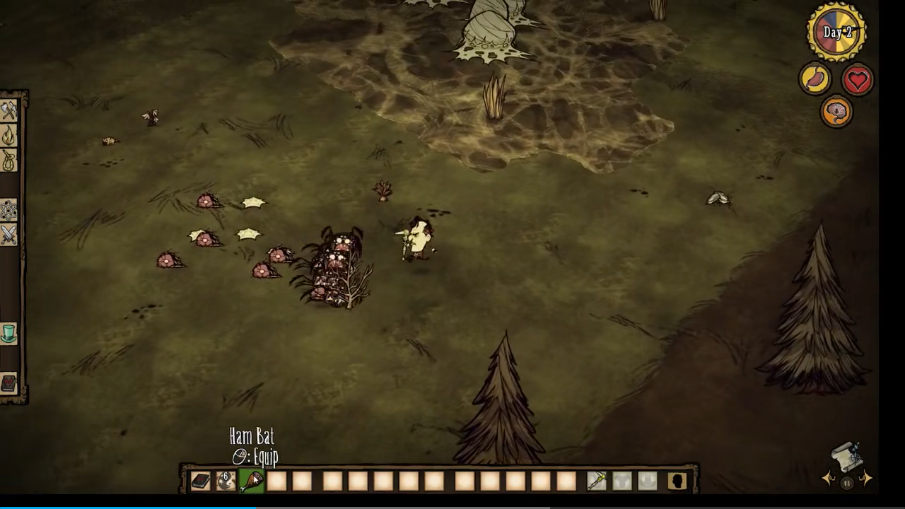Image resolution: width=905 pixels, height=509 pixels.
Task: Select the book in the first inventory slot
Action: coord(201,481)
